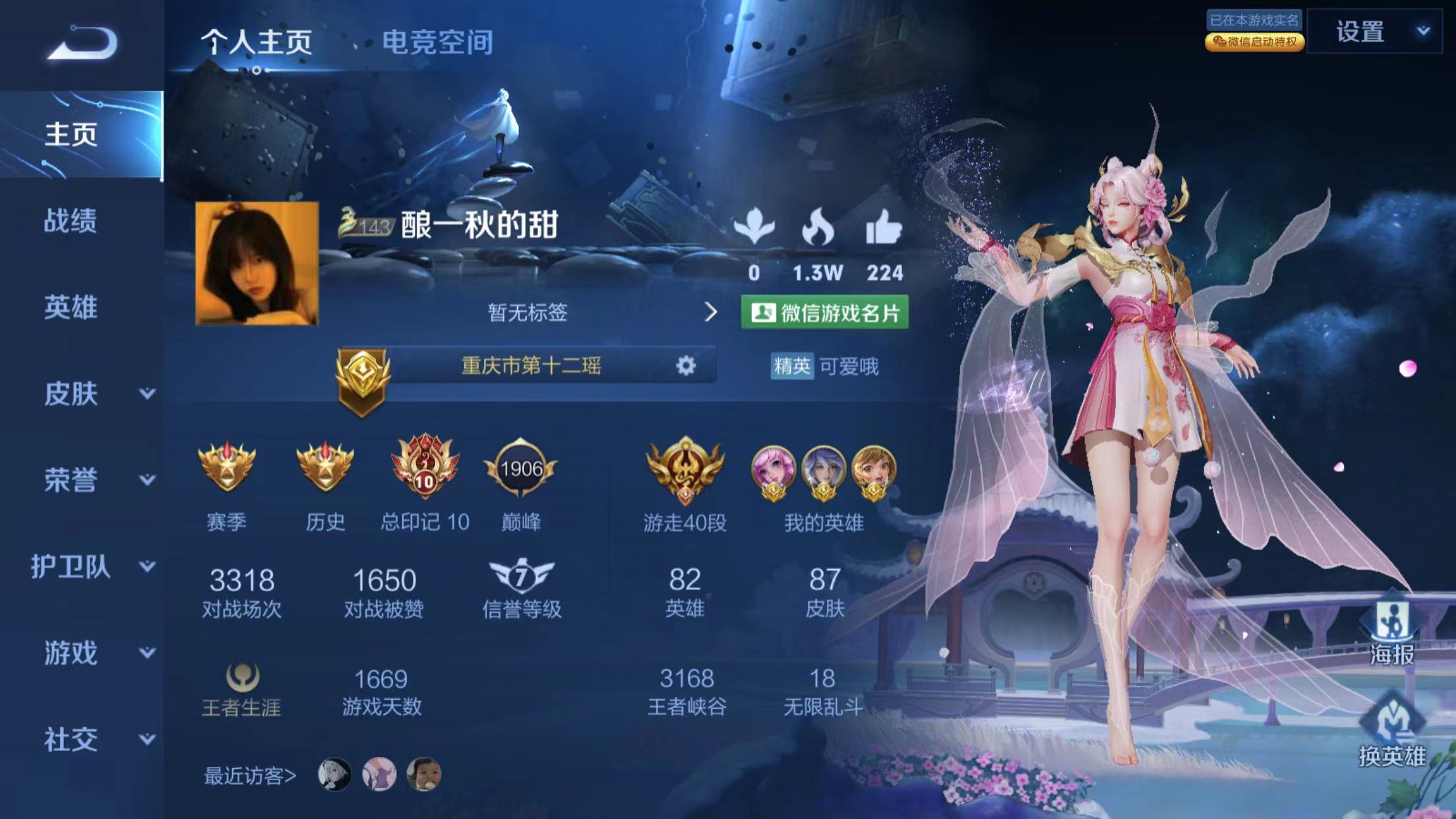
Task: Open the 微信游戏名片 card
Action: click(x=824, y=313)
